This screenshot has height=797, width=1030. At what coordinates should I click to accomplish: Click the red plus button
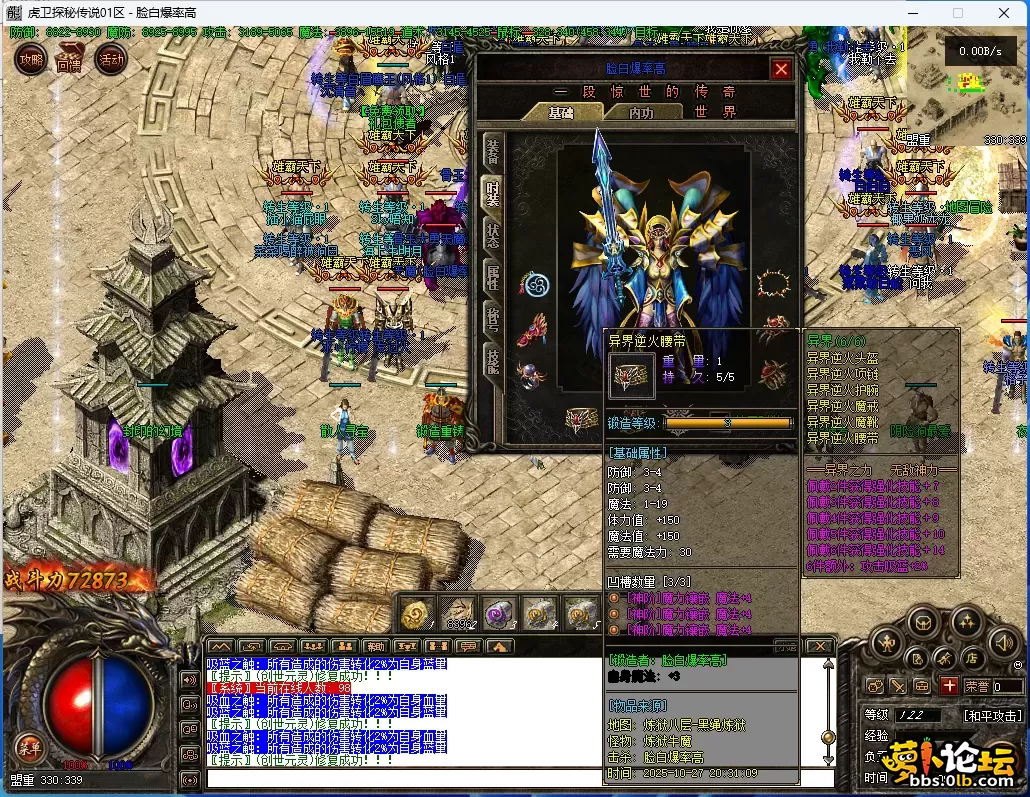(949, 686)
